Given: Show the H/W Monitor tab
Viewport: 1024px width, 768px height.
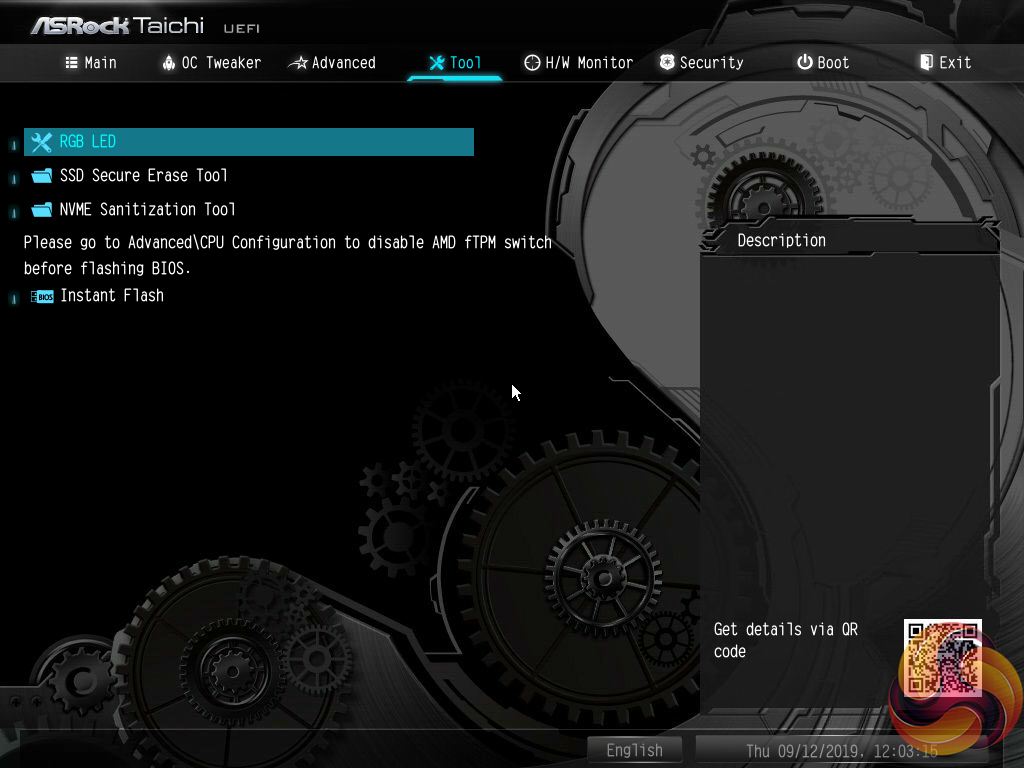Looking at the screenshot, I should (x=578, y=63).
